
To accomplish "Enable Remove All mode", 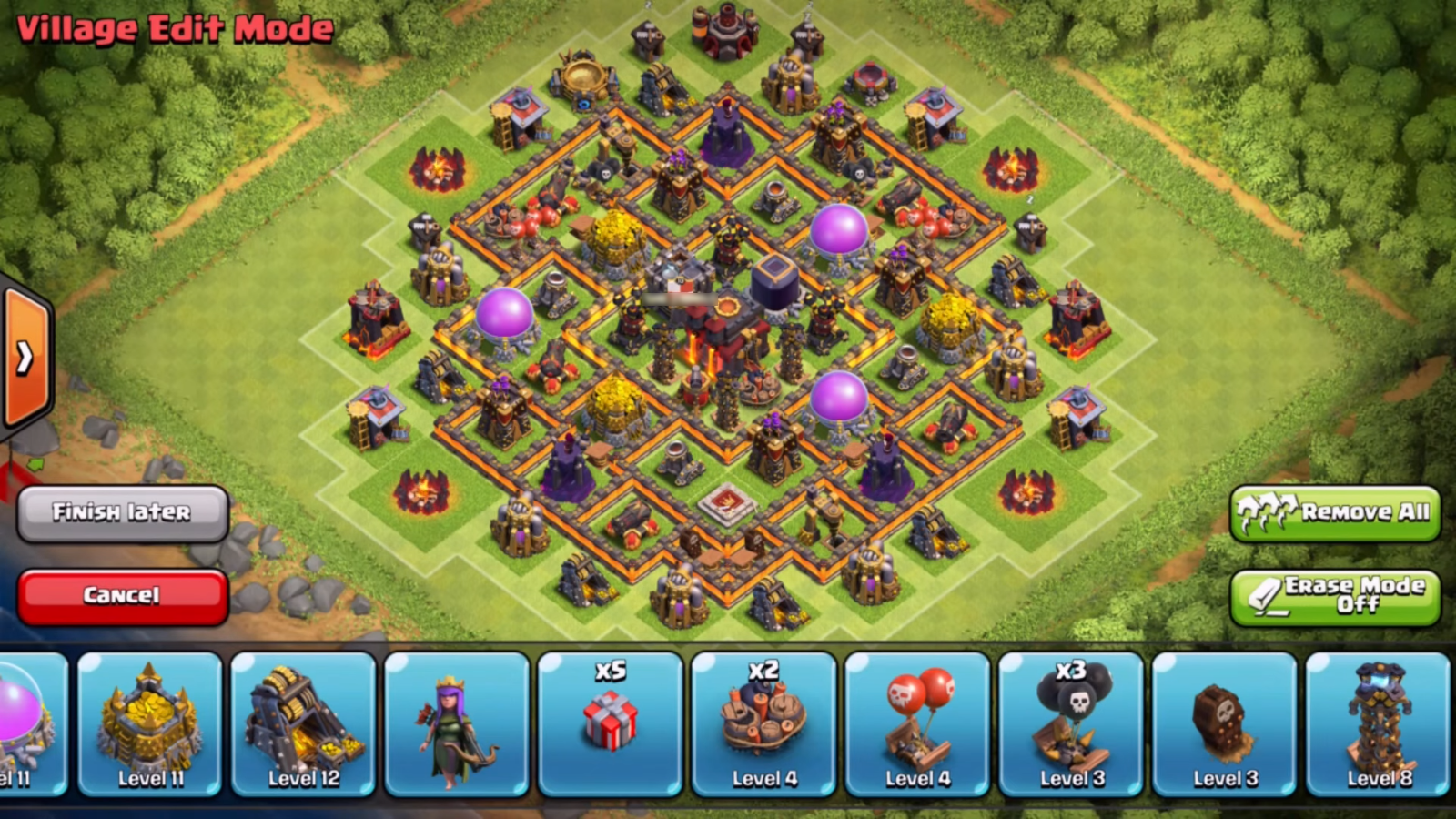I will 1335,514.
